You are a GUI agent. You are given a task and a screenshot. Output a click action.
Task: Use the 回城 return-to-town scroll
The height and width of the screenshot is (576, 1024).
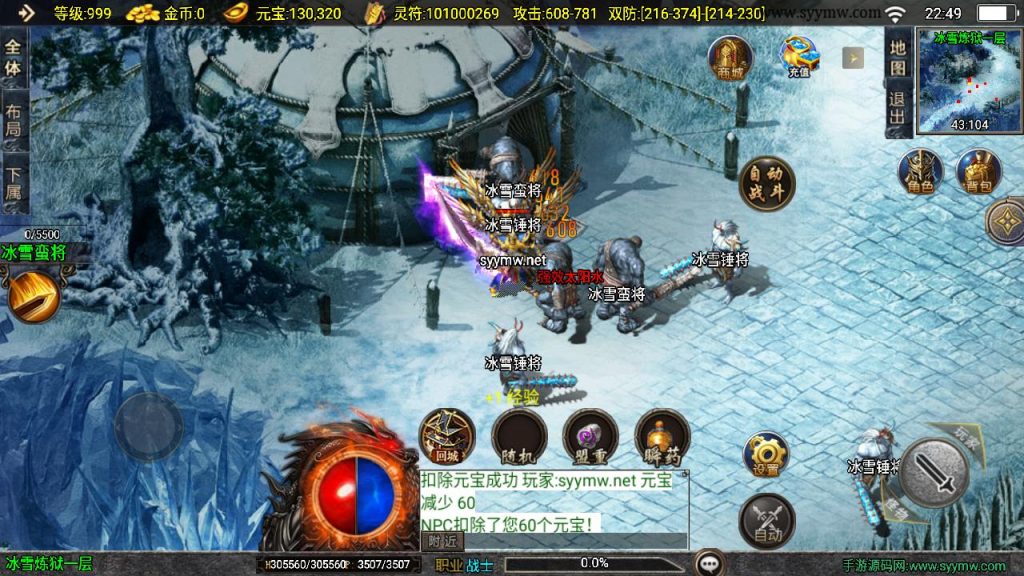447,437
